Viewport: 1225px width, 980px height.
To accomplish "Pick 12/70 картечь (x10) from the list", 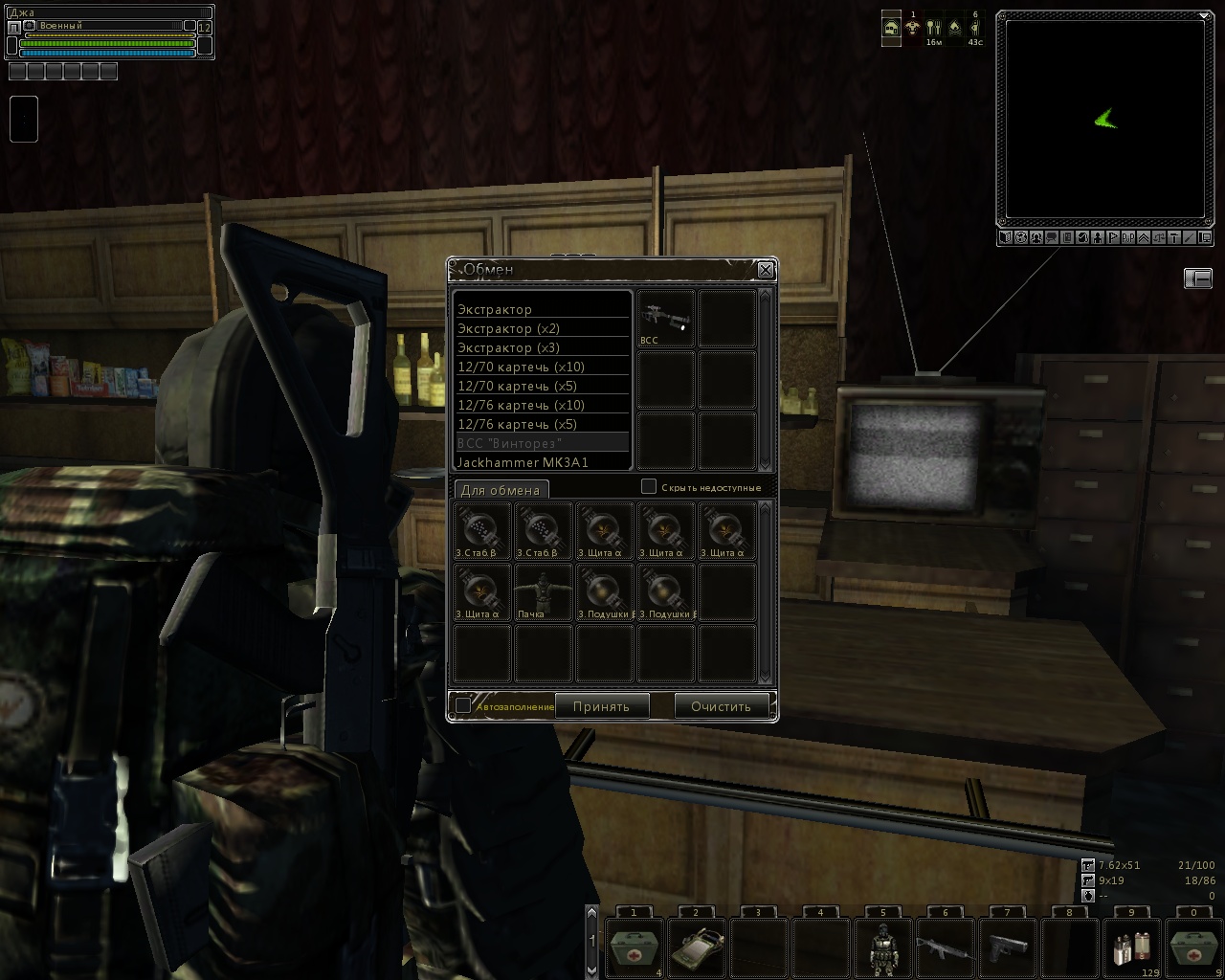I will coord(521,367).
